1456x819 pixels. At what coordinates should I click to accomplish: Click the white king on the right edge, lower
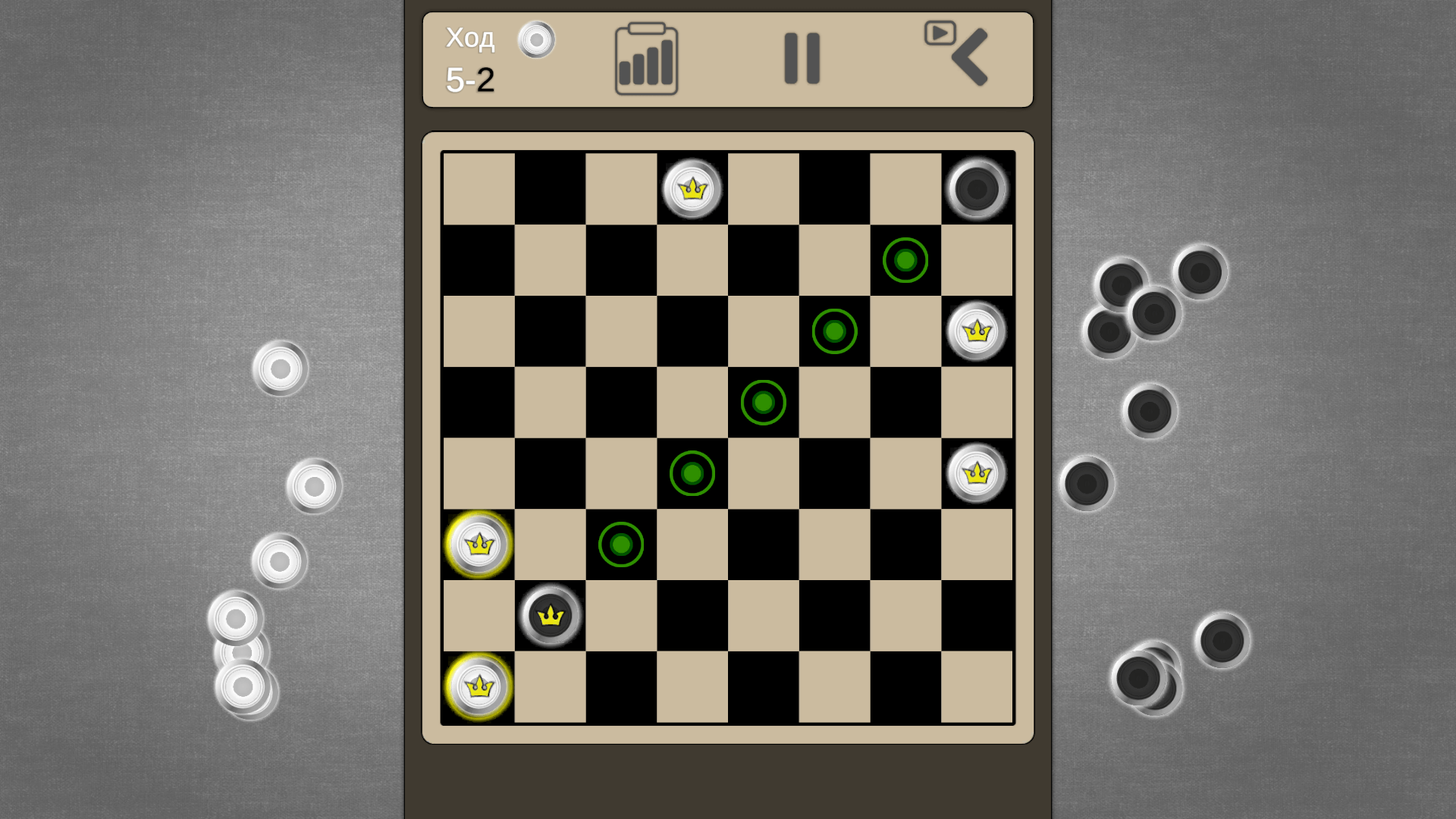tap(976, 472)
